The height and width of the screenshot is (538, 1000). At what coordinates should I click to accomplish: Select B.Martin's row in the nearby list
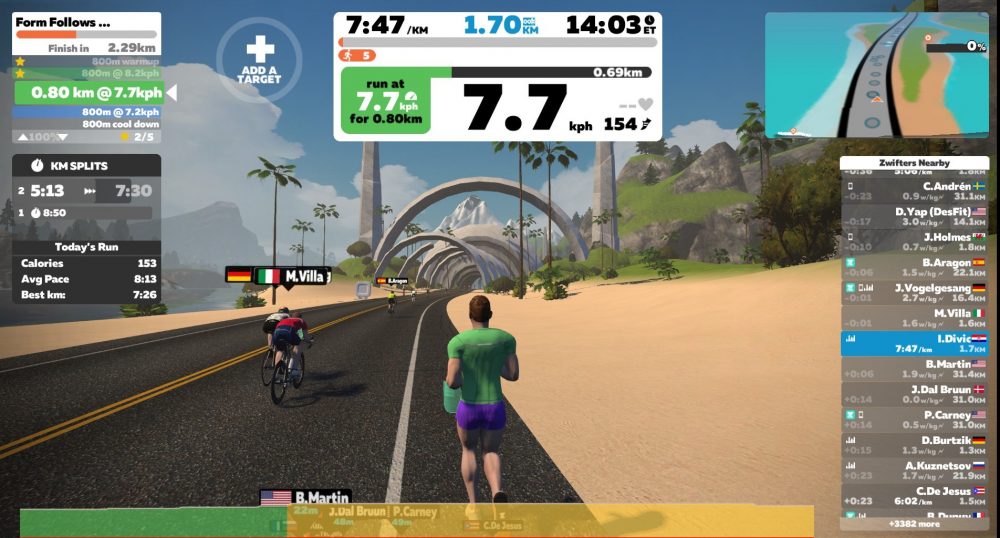913,369
